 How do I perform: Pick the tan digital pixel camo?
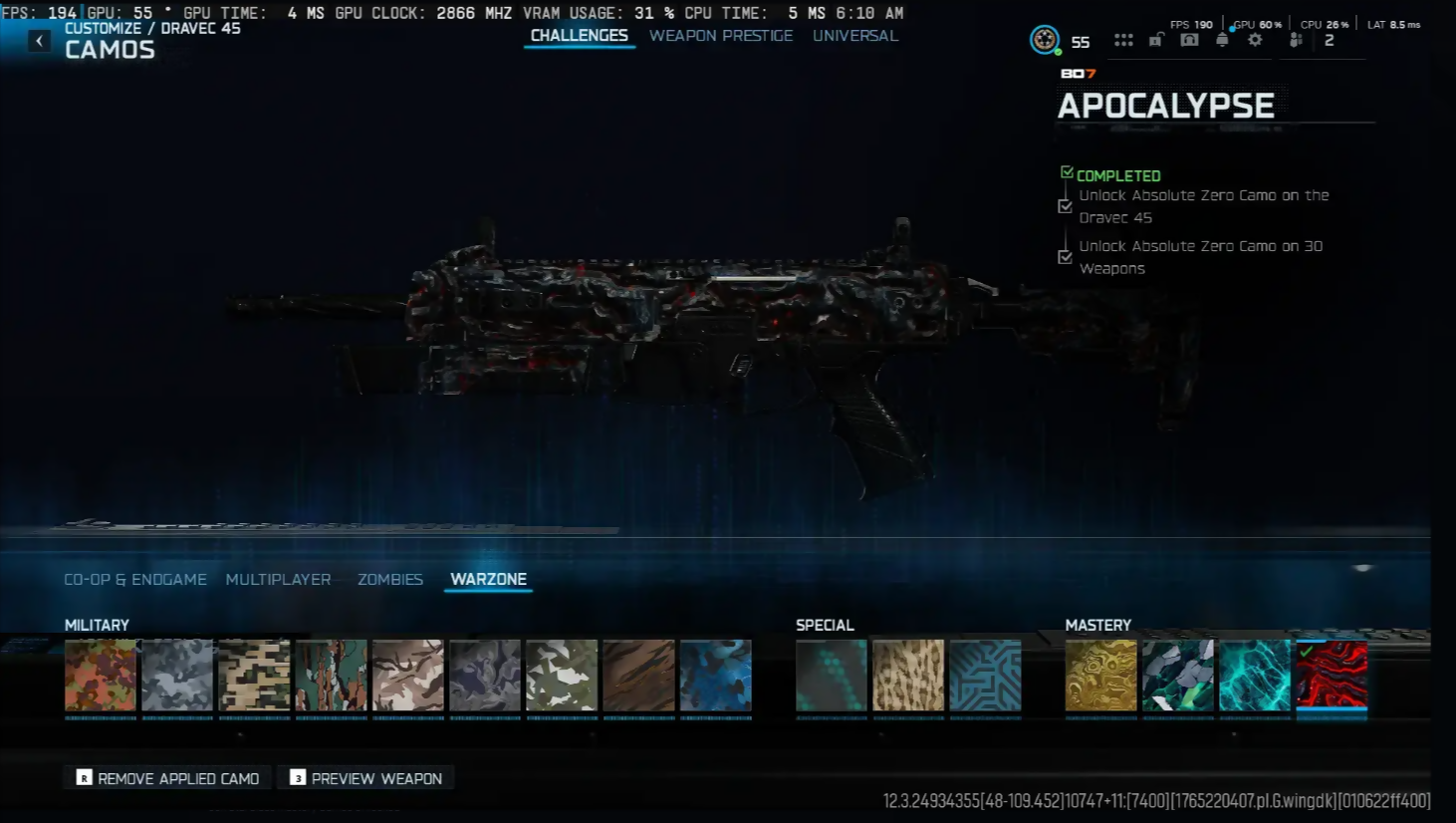click(254, 676)
